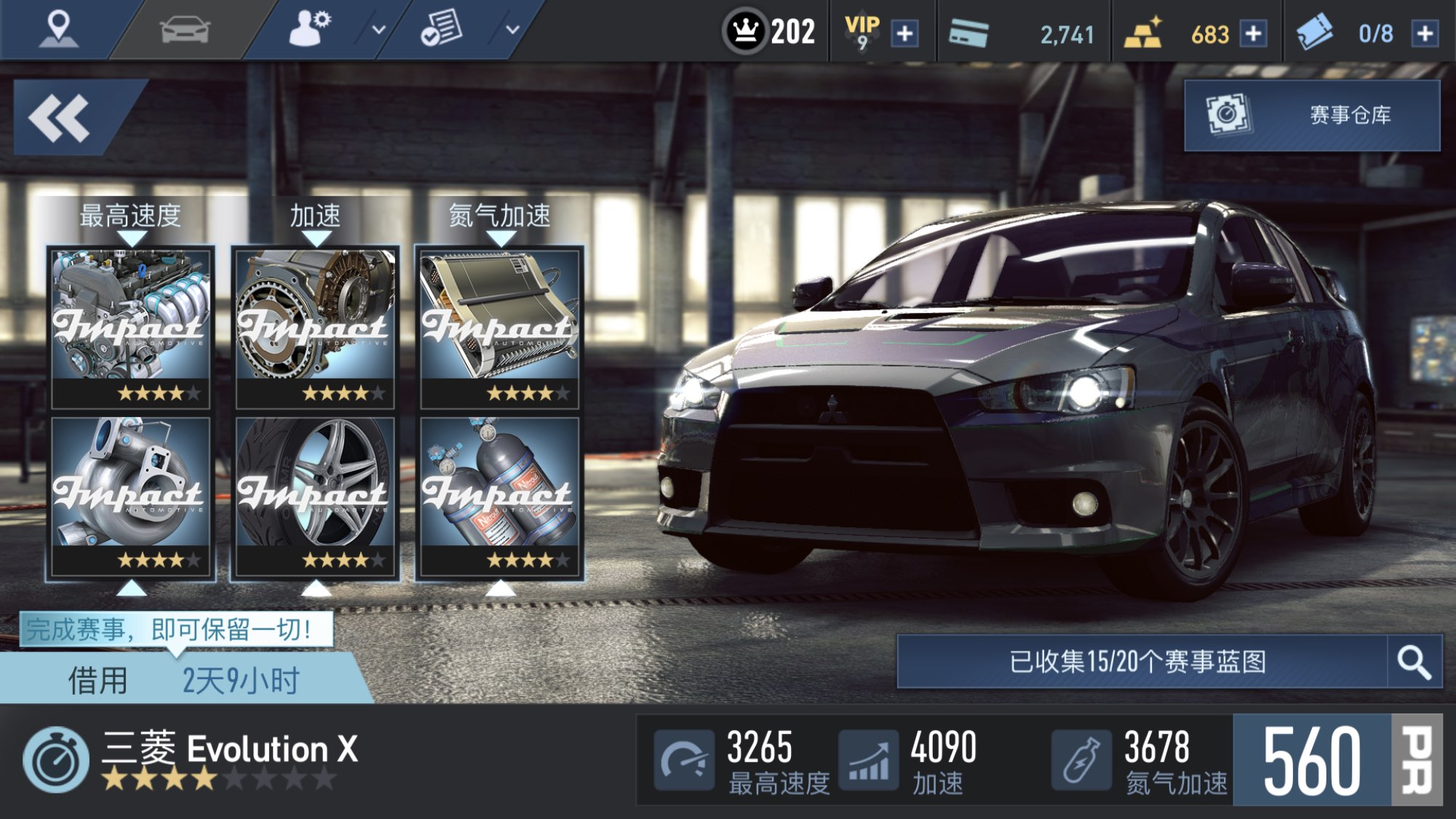Open the 赛事仓库 event garage
This screenshot has width=1456, height=819.
(x=1312, y=115)
